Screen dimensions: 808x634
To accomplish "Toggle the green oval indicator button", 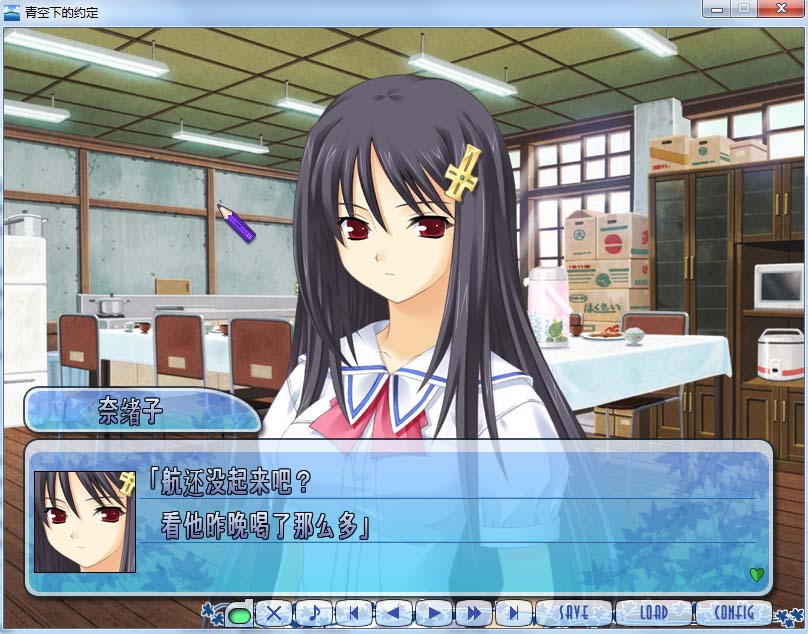I will pos(239,614).
